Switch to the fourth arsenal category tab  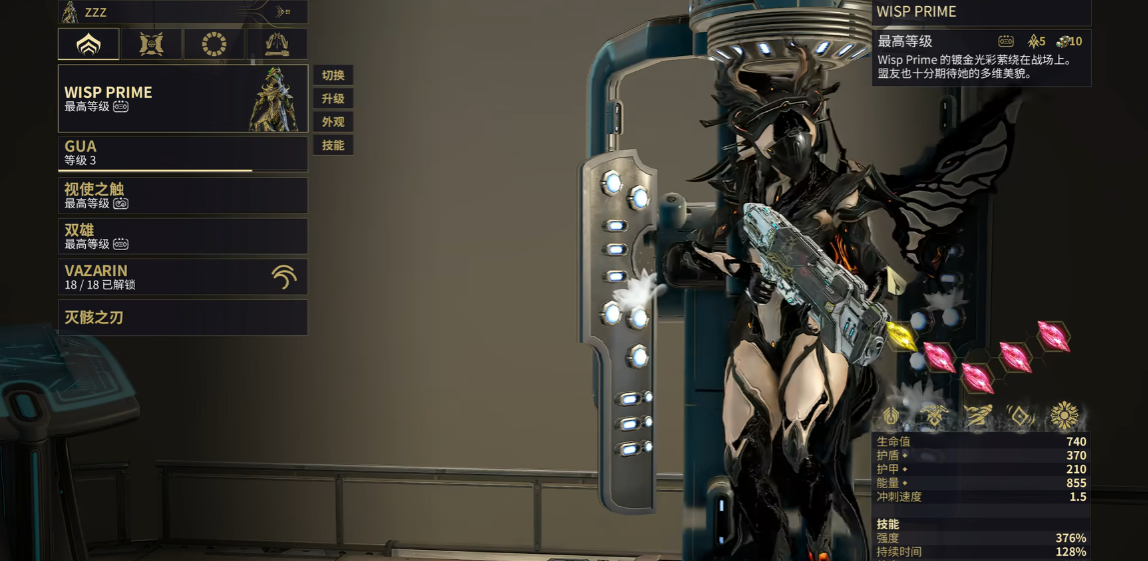(x=277, y=44)
